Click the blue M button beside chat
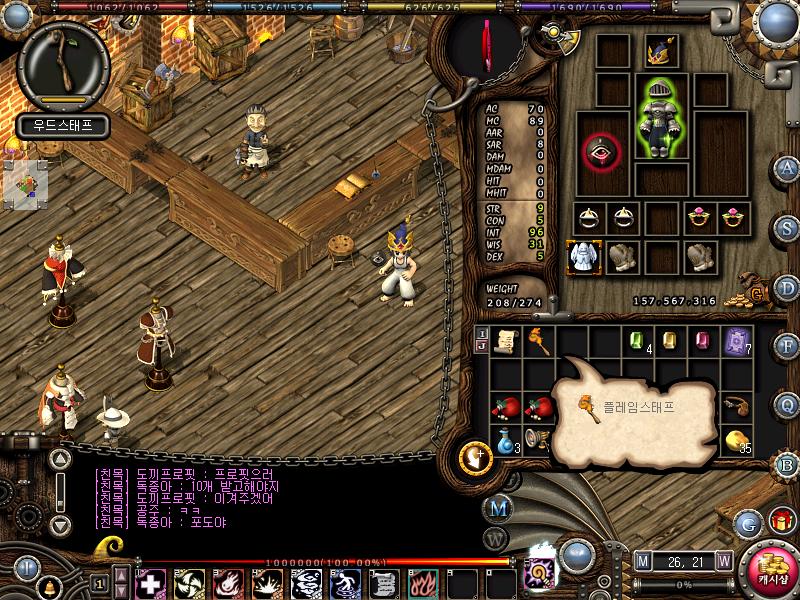The width and height of the screenshot is (800, 600). tap(498, 507)
